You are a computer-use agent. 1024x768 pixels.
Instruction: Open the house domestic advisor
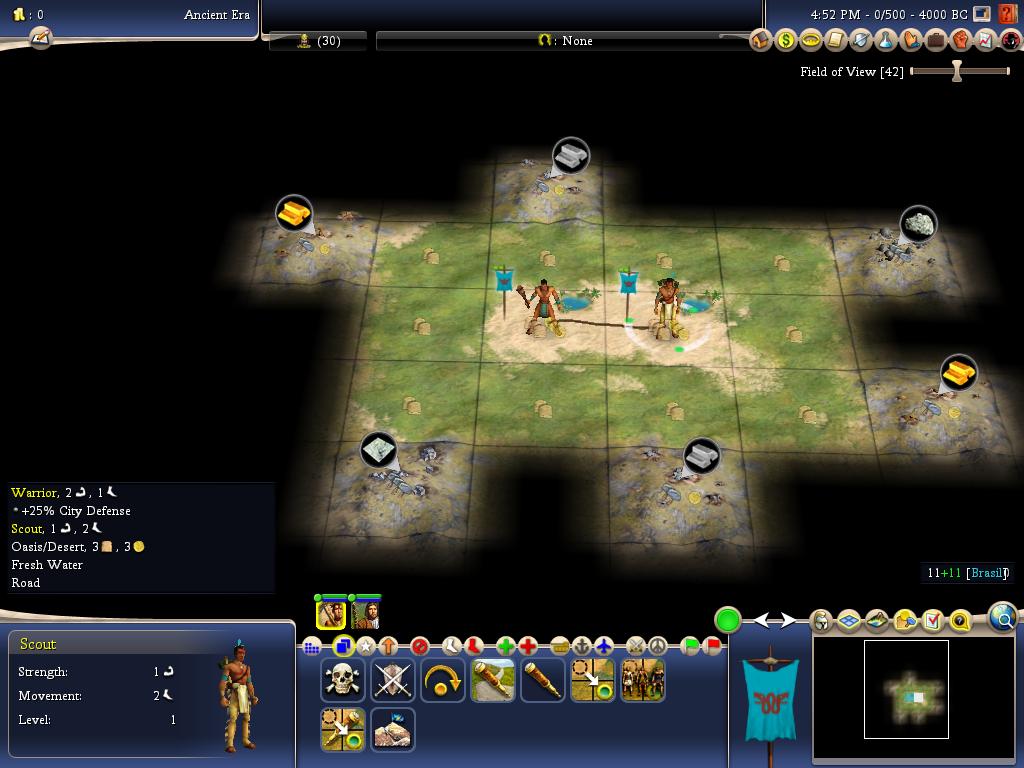click(x=761, y=40)
